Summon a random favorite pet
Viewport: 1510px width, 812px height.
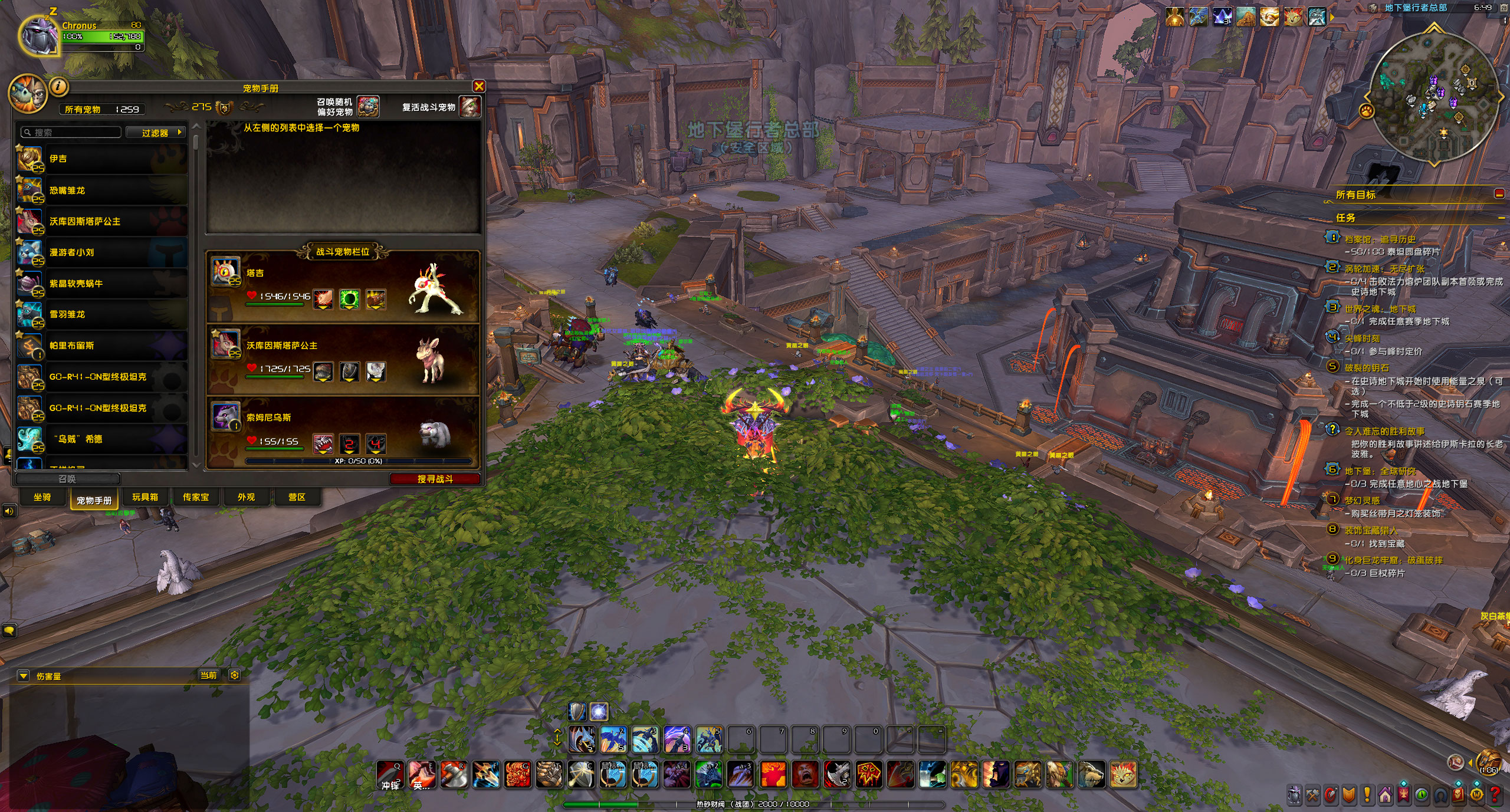[x=368, y=107]
